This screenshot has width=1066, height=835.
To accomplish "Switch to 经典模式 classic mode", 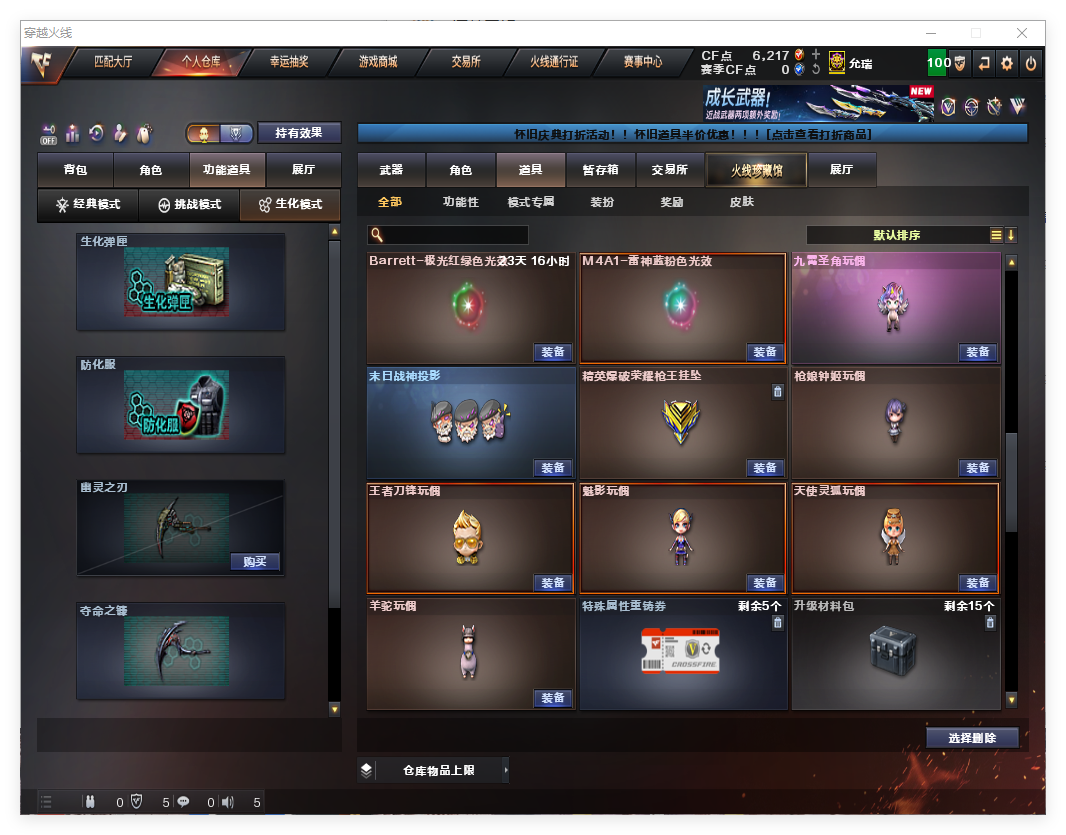I will 88,204.
